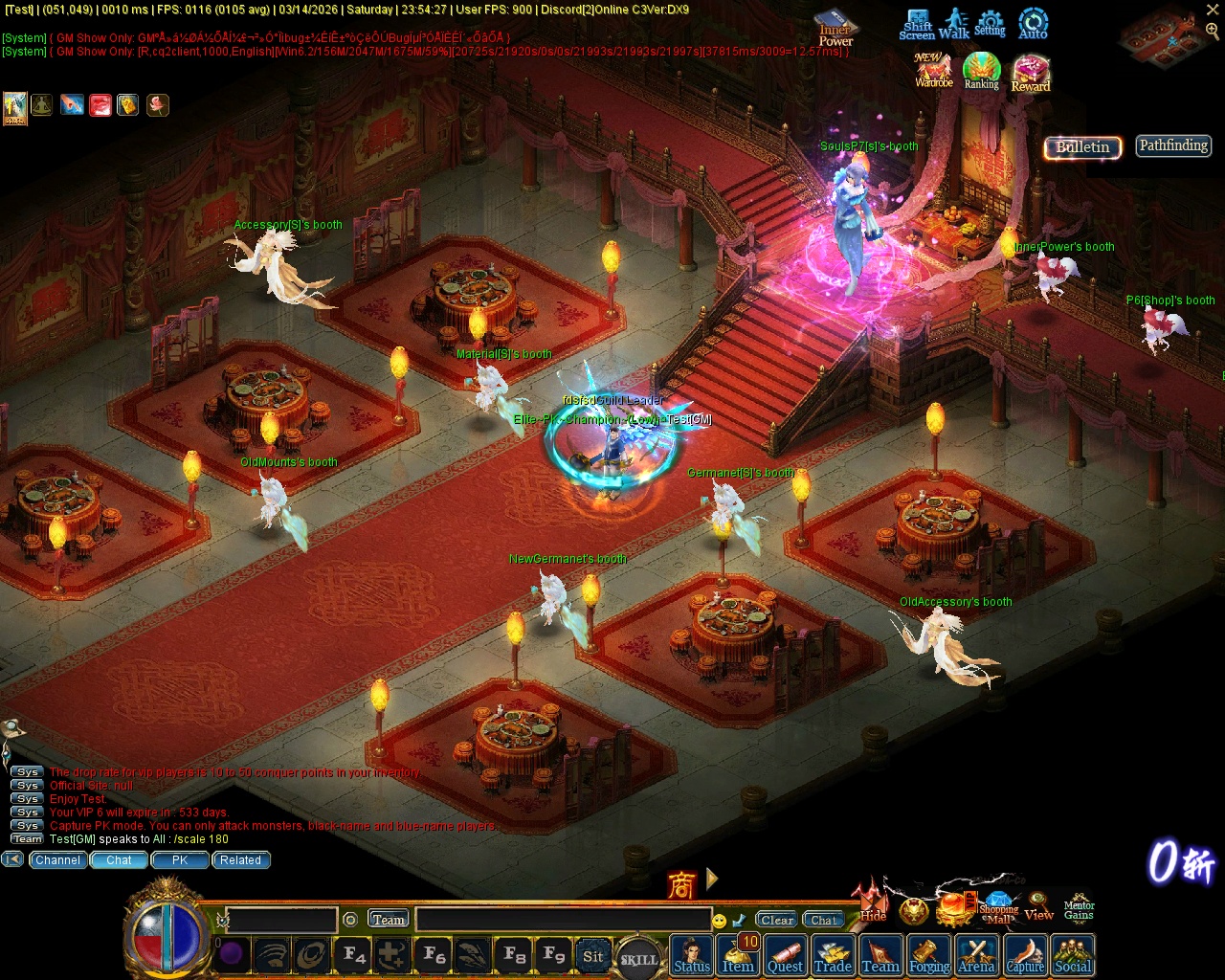Open the Forging window
1225x980 pixels.
click(929, 956)
